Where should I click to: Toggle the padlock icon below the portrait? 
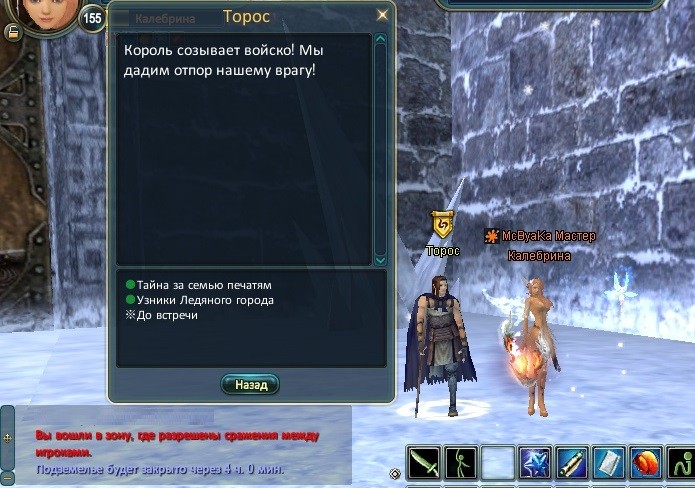(x=12, y=33)
